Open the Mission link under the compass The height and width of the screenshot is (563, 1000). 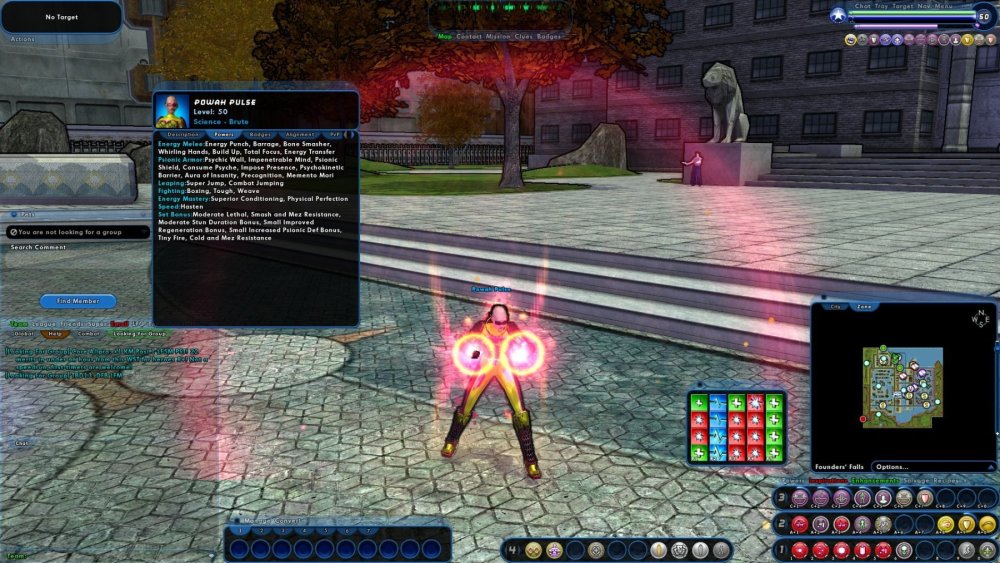coord(497,37)
